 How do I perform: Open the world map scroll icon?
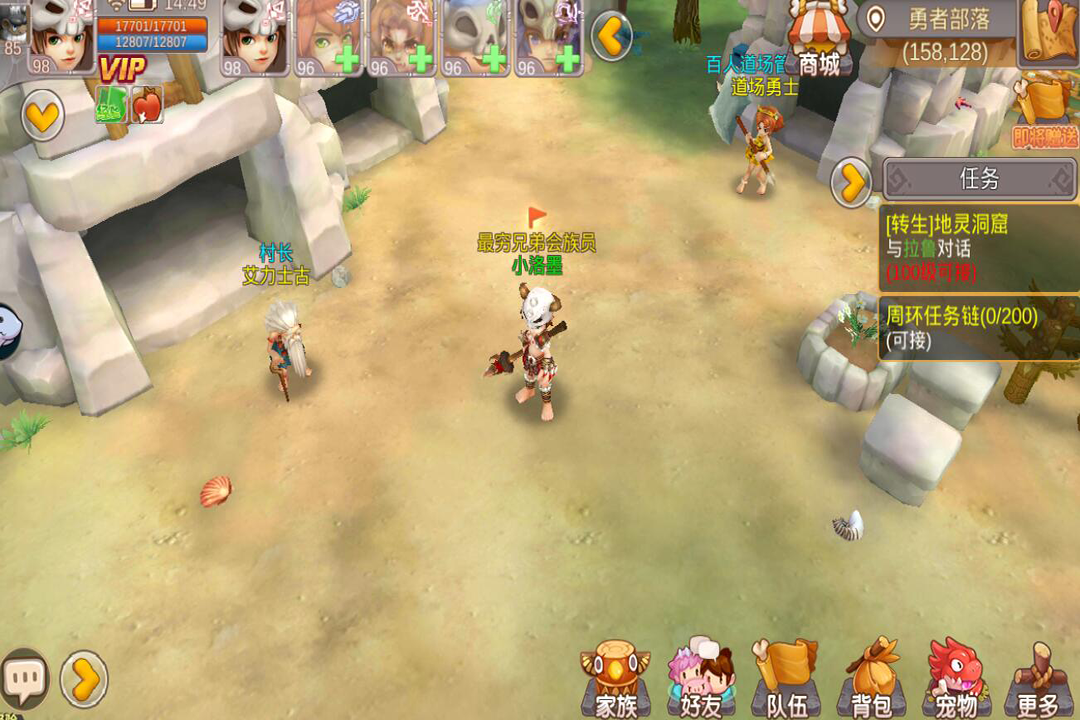click(x=1047, y=32)
